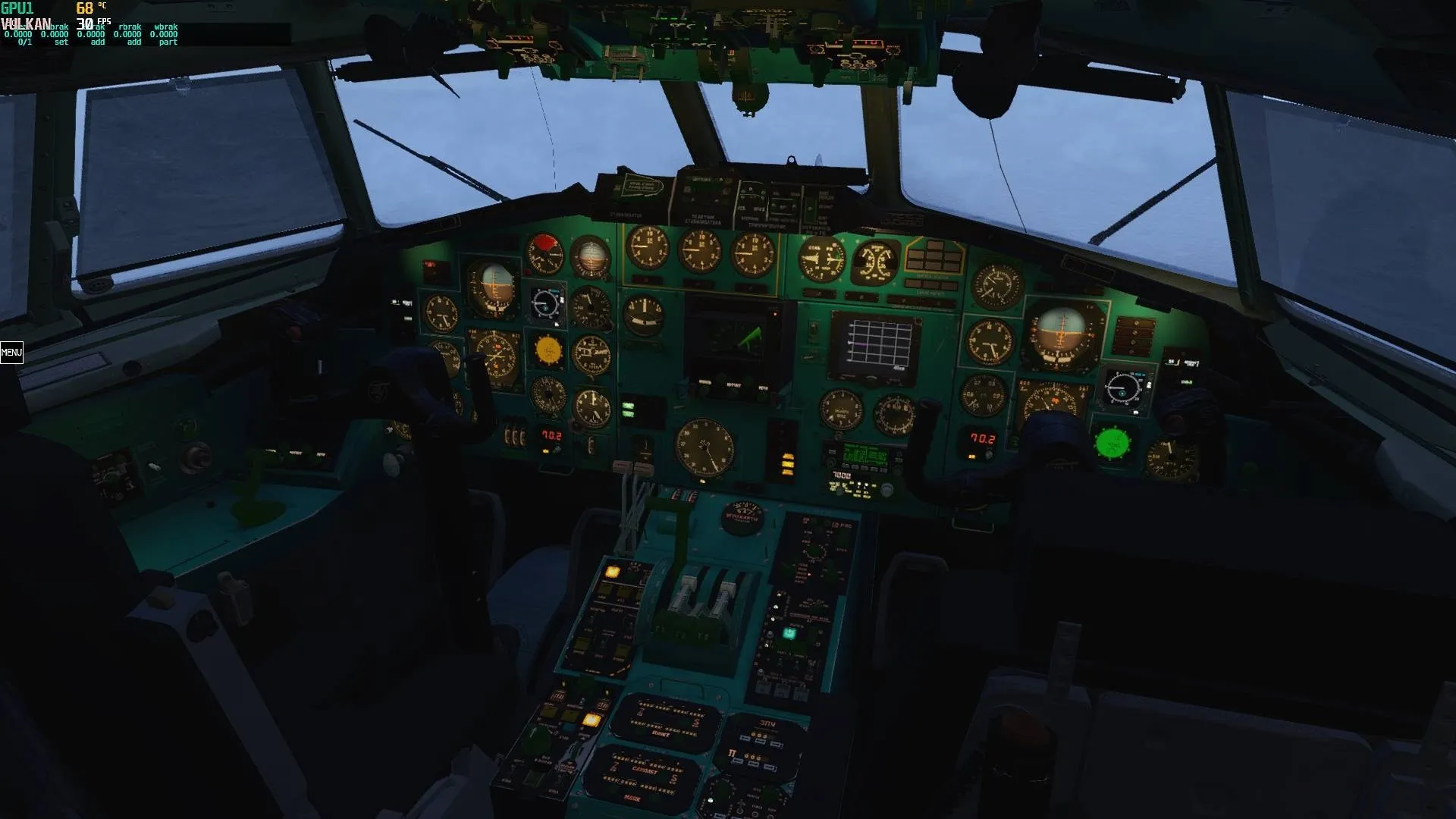This screenshot has height=819, width=1456.
Task: Click the middle throttle lever on the pedestal
Action: click(x=707, y=599)
